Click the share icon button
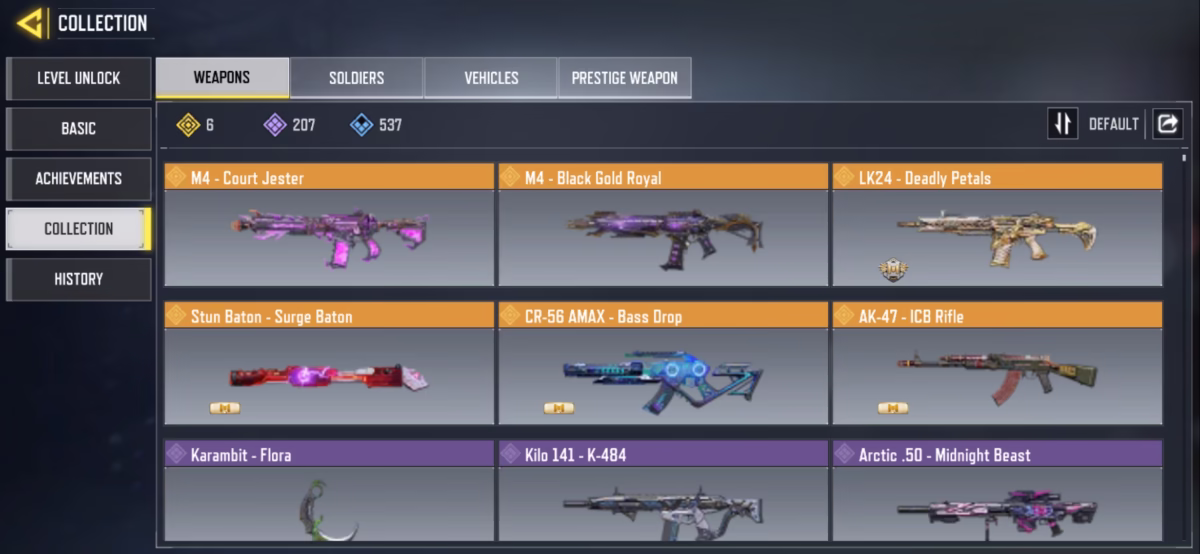The height and width of the screenshot is (554, 1200). point(1167,124)
